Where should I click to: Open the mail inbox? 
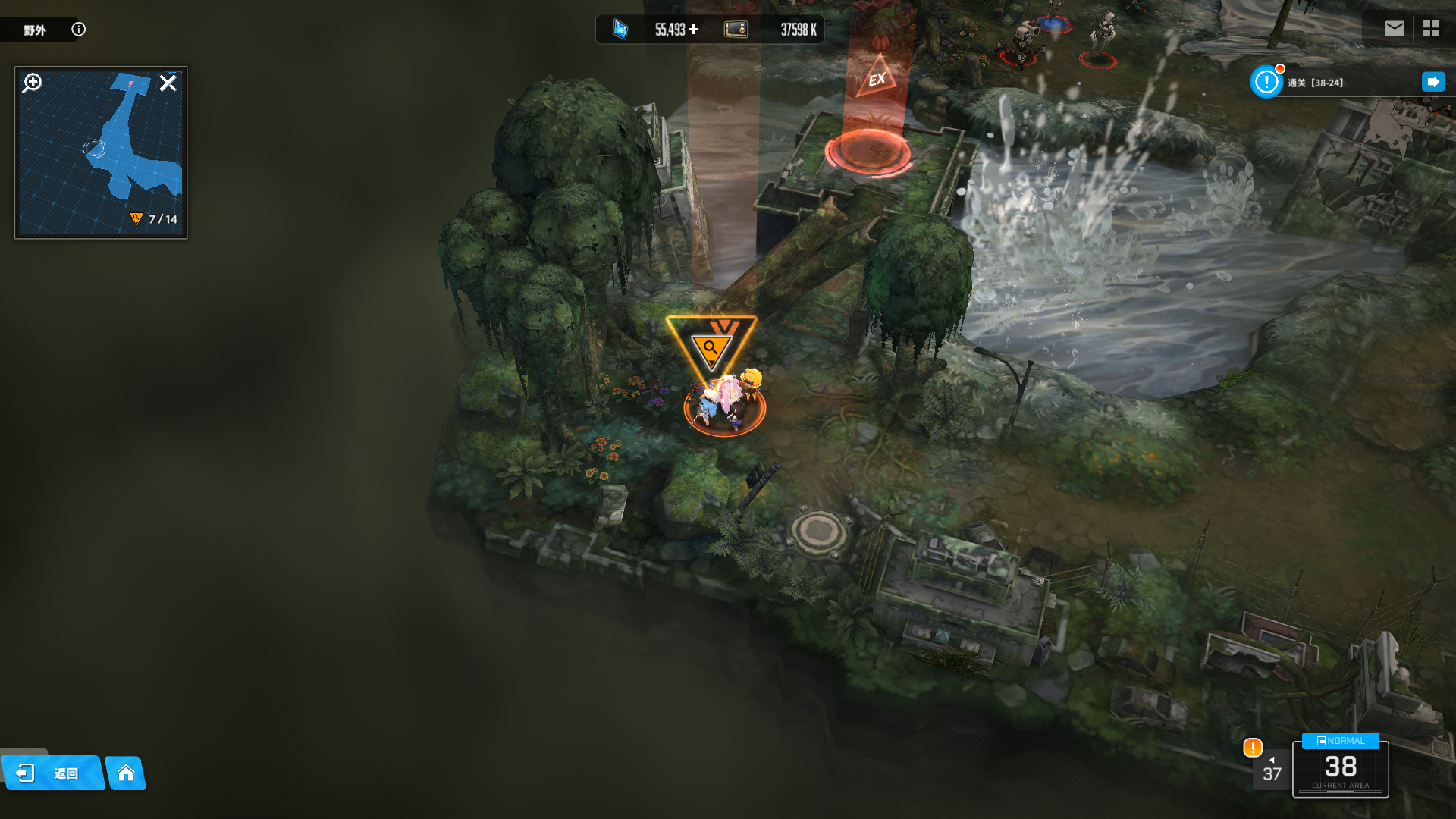tap(1394, 29)
